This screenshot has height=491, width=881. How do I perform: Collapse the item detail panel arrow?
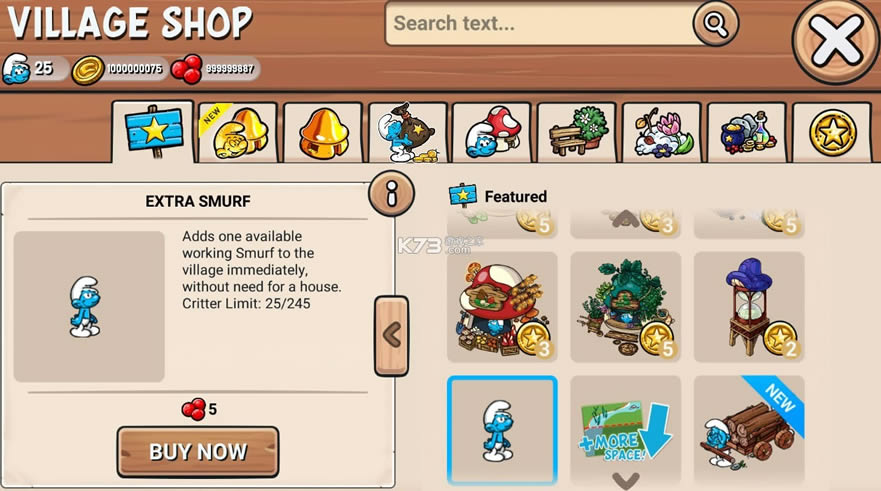(391, 335)
